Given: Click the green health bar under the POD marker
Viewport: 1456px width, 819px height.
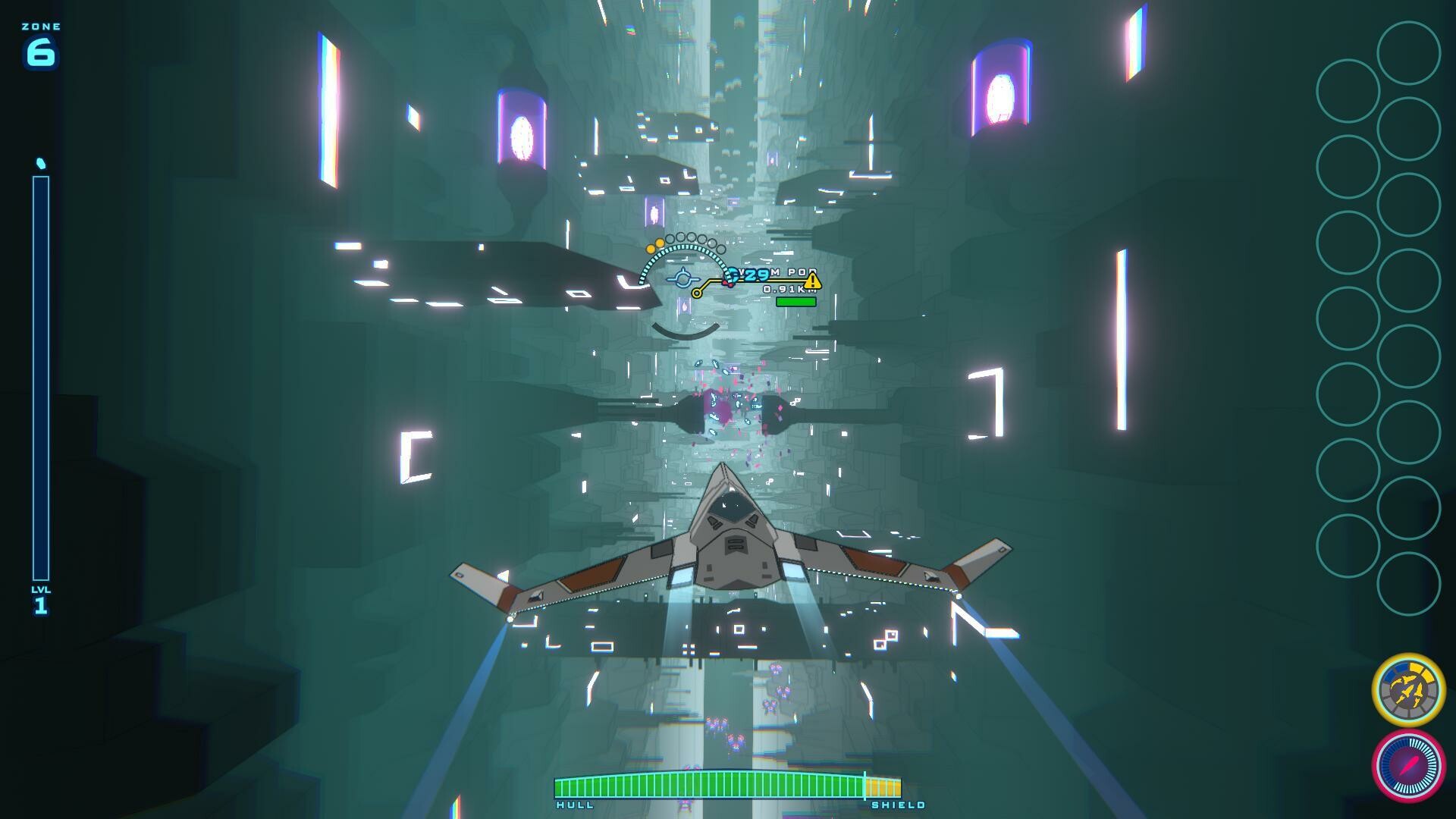Looking at the screenshot, I should point(795,302).
